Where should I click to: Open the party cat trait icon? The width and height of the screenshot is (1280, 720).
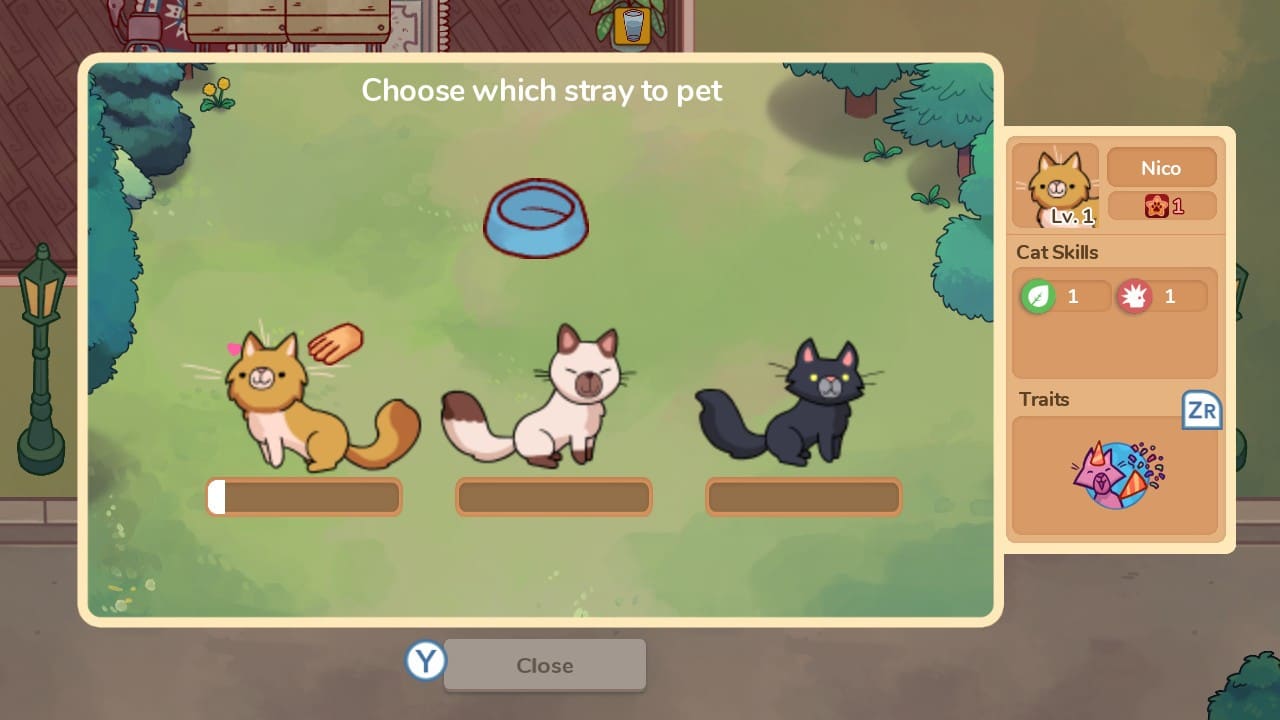pos(1114,474)
